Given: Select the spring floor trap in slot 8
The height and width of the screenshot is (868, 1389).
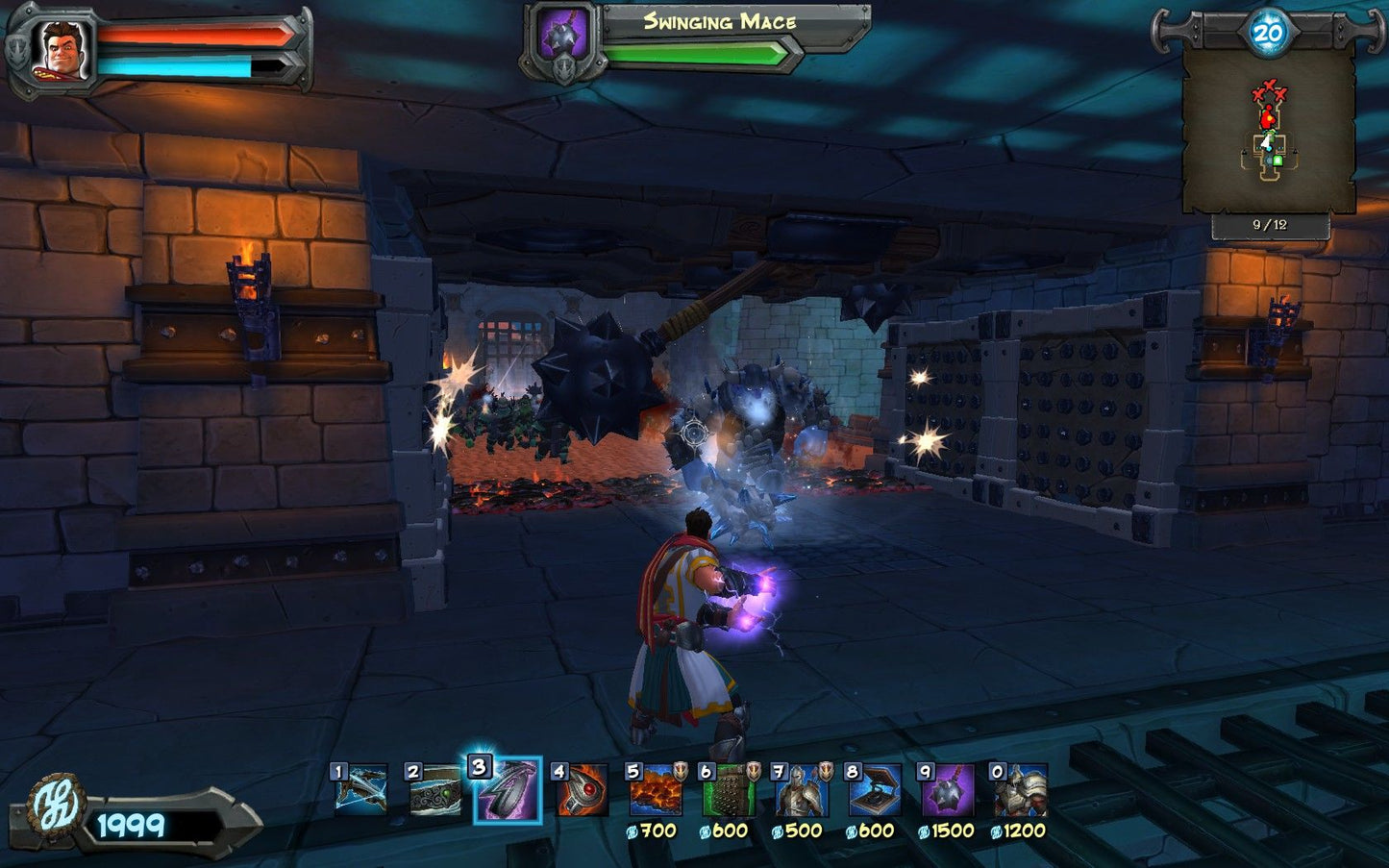Looking at the screenshot, I should click(875, 790).
